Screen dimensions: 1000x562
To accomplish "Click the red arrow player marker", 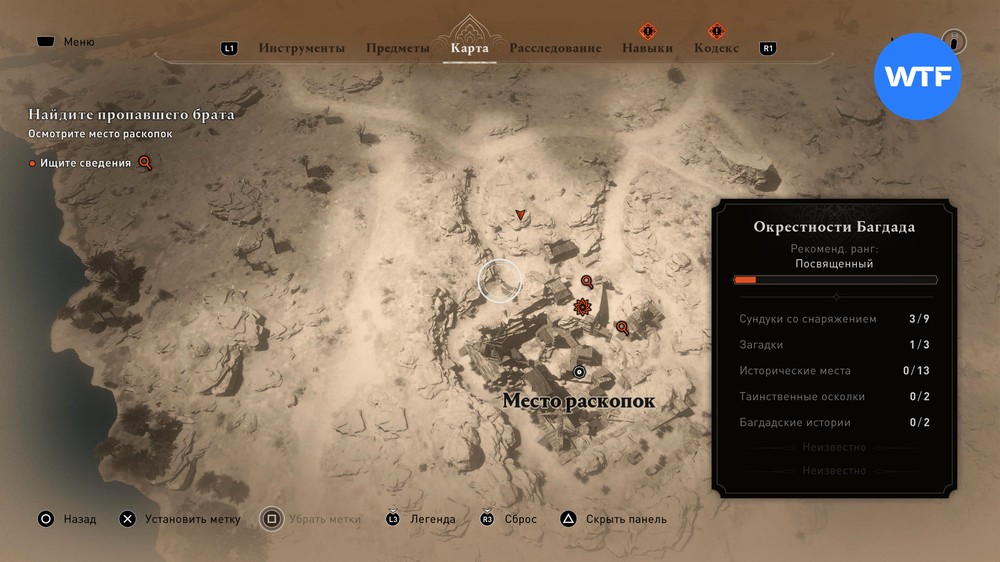I will (520, 215).
